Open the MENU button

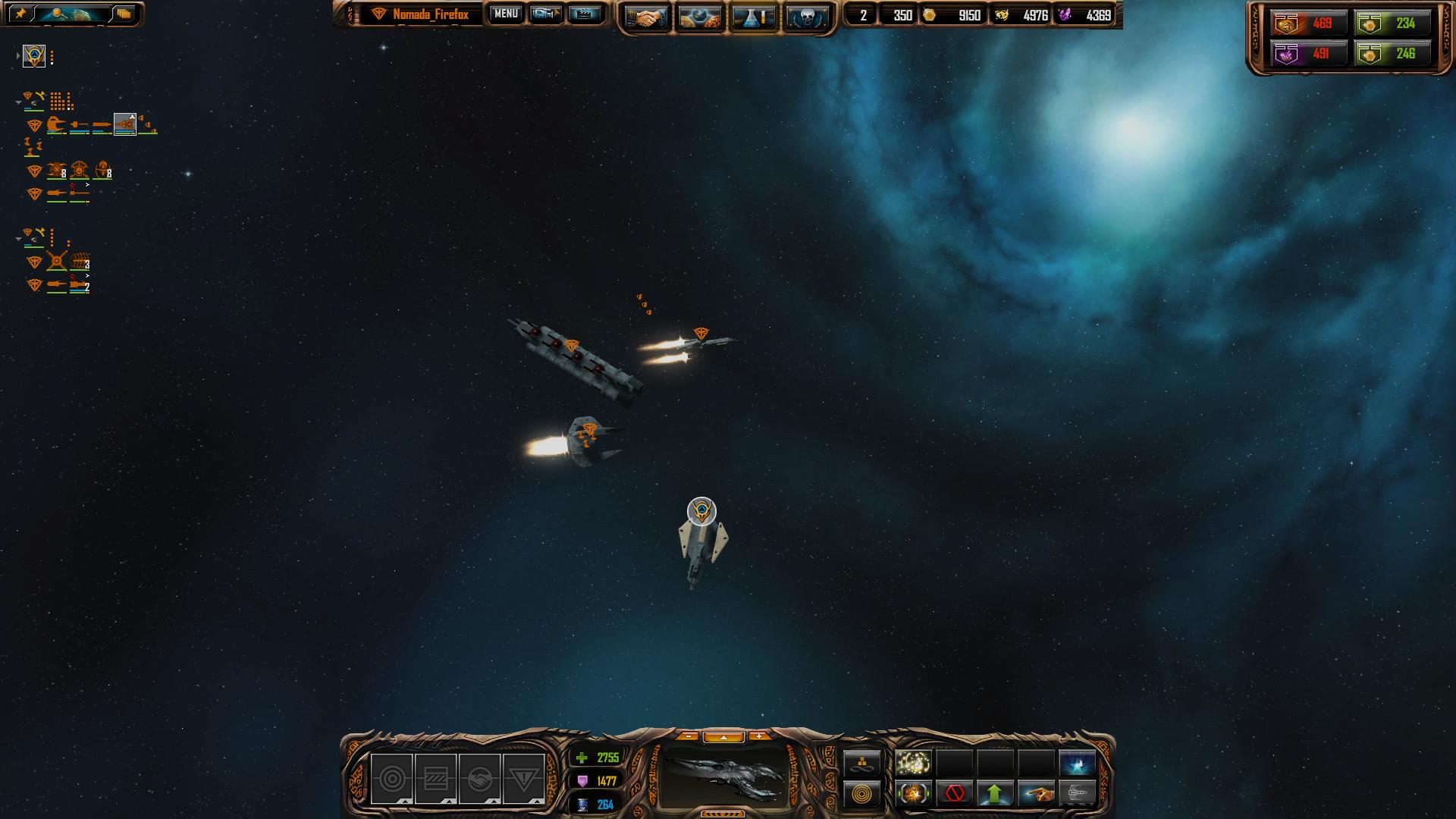coord(506,14)
